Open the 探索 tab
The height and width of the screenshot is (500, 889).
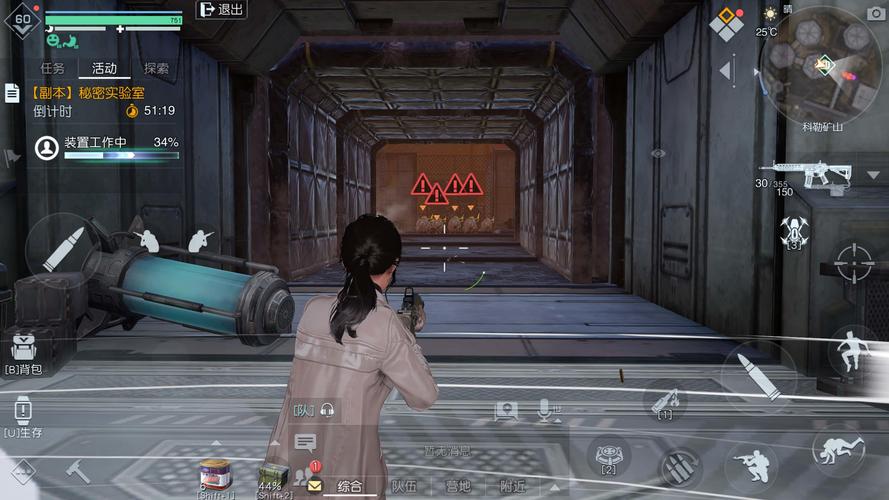[x=156, y=68]
